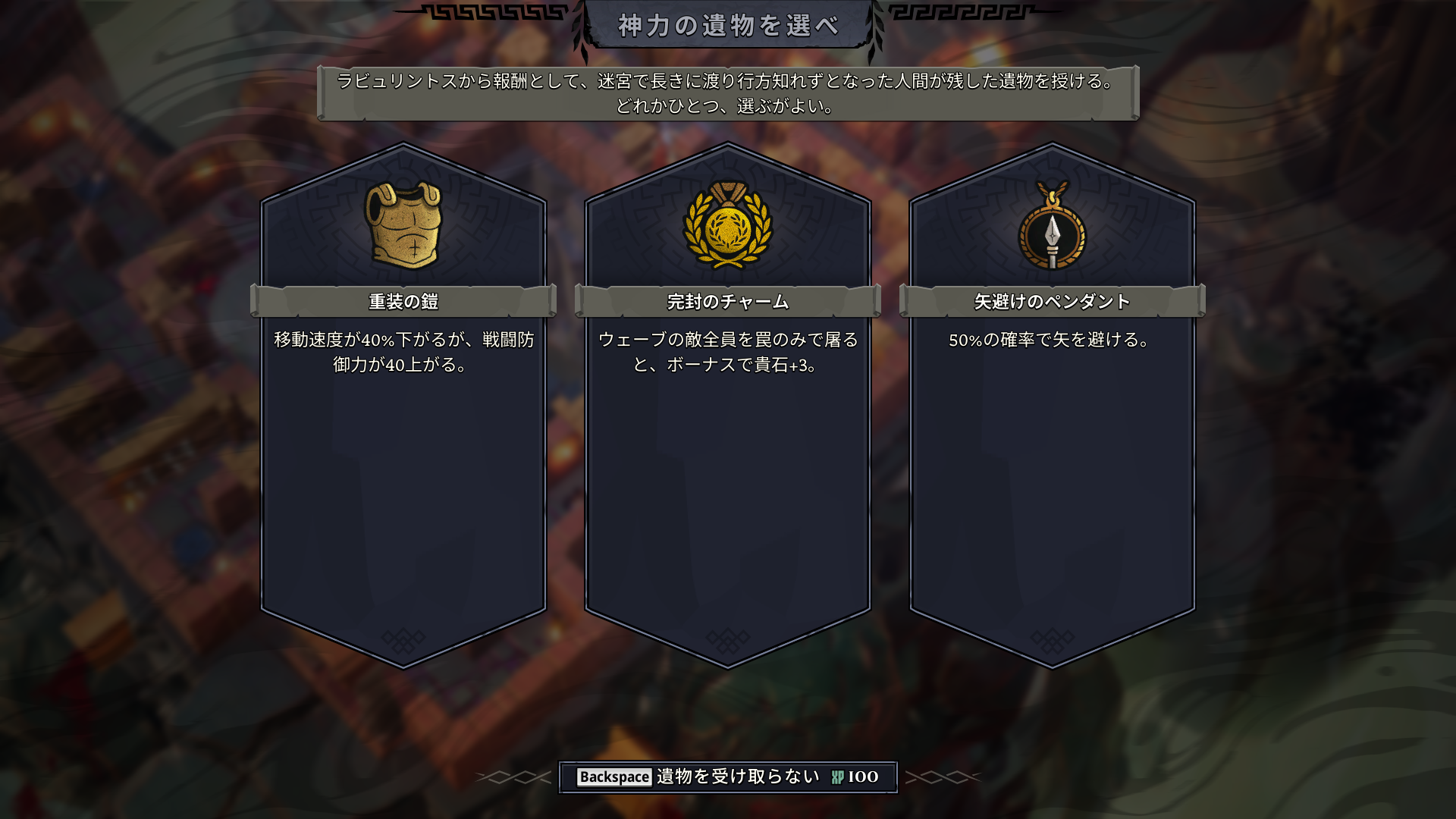Click the 重装の鎧 name plate
1456x819 pixels.
pos(404,301)
